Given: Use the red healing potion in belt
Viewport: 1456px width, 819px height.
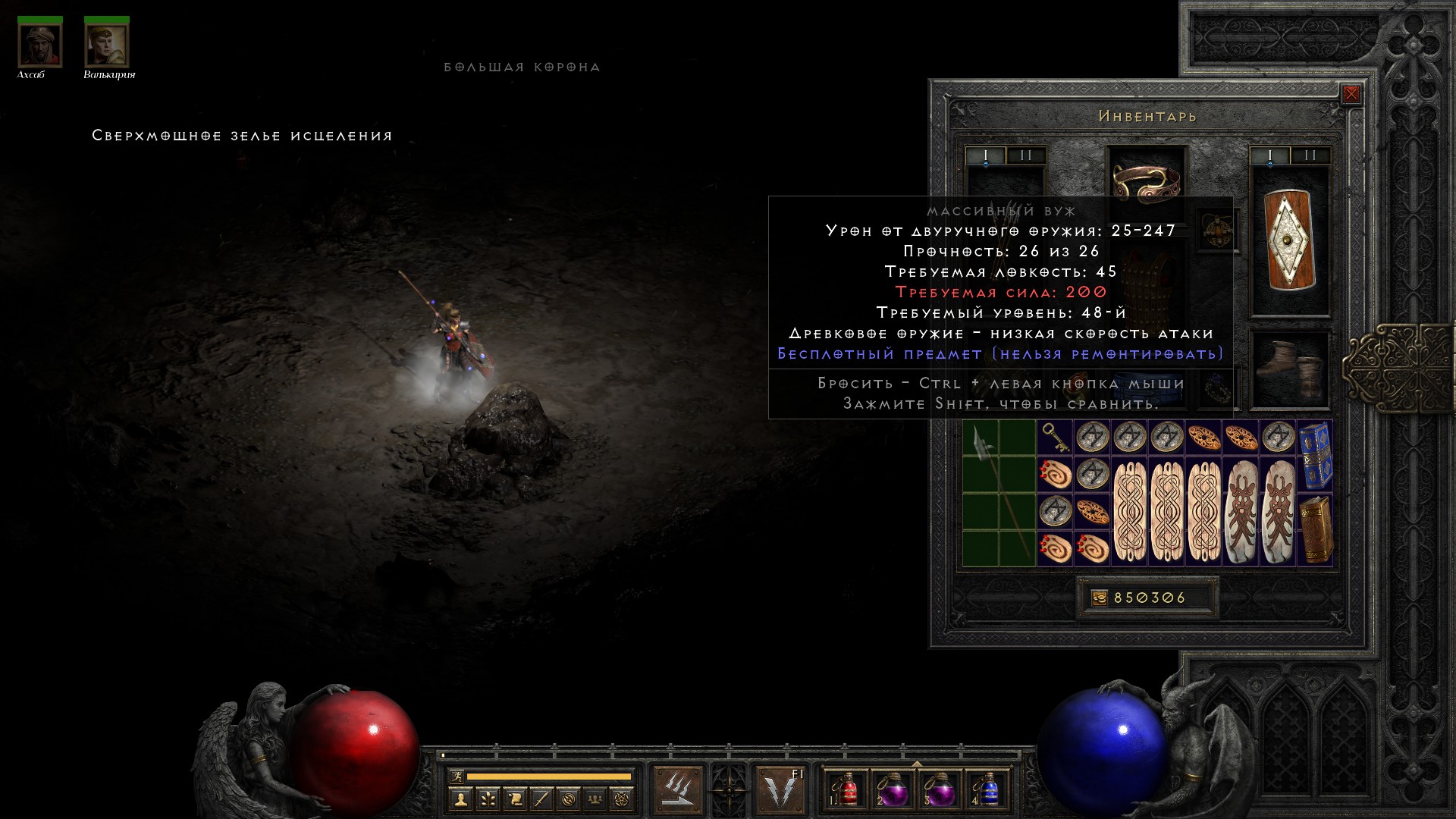Looking at the screenshot, I should pos(846,790).
